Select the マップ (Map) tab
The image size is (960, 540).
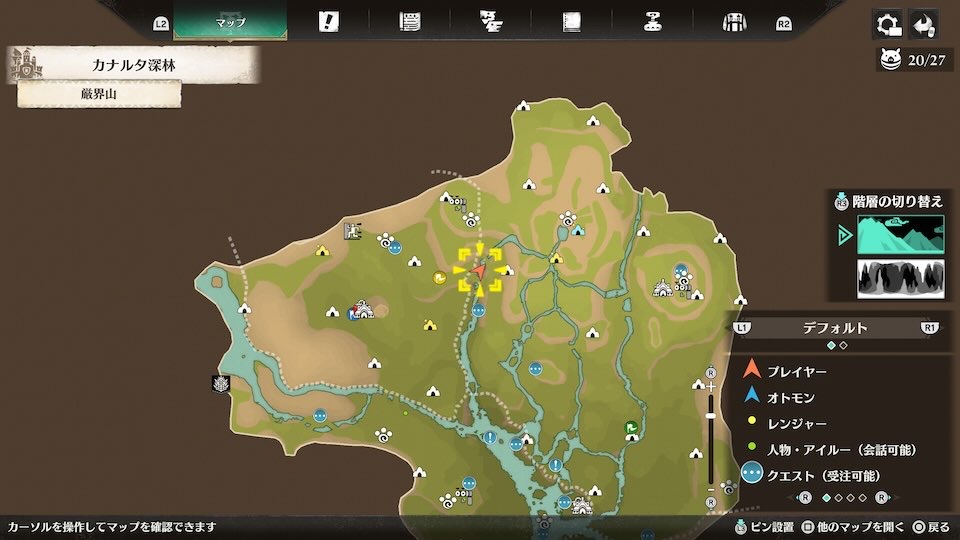[230, 22]
